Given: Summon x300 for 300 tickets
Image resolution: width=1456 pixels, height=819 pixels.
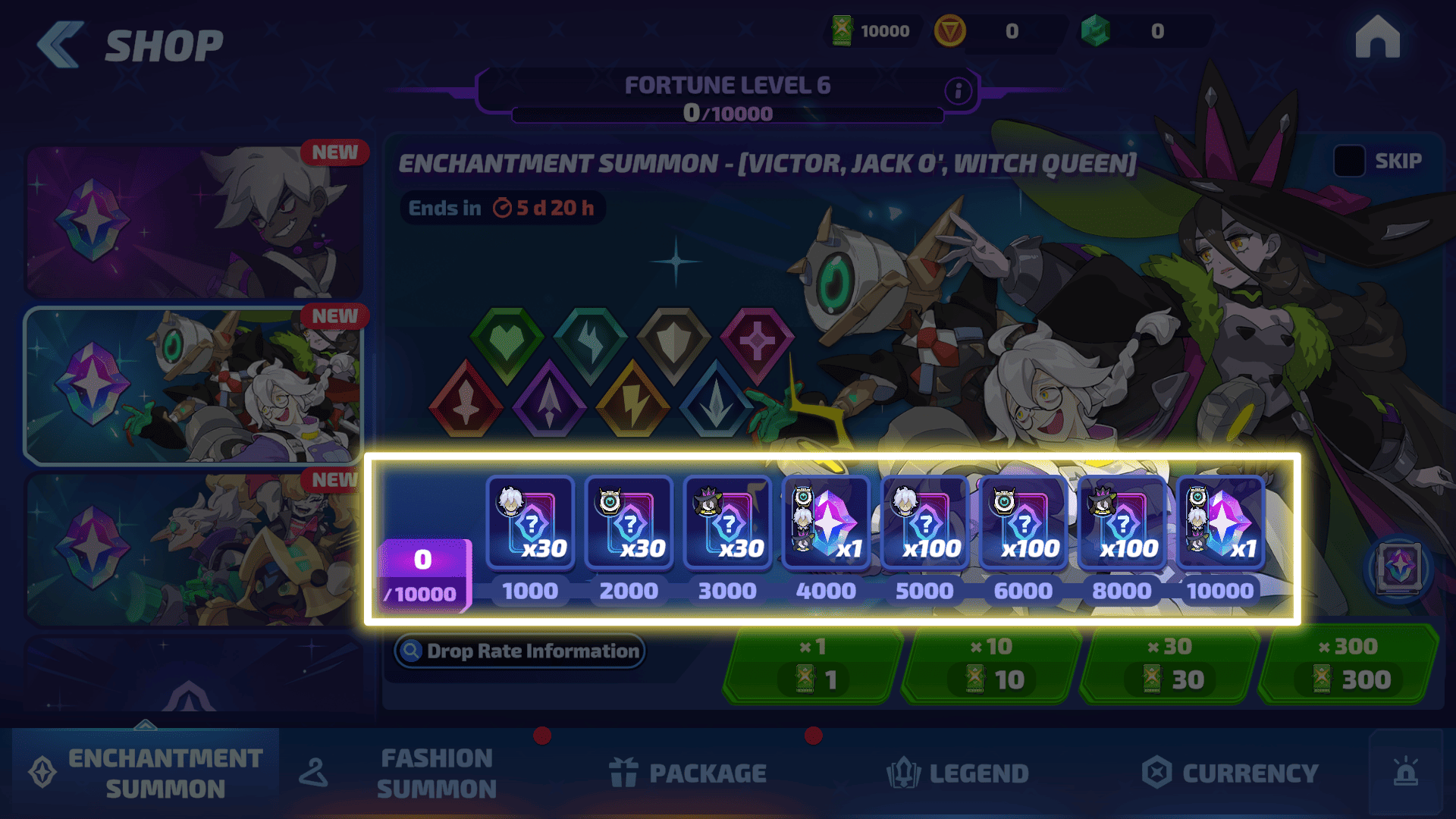Looking at the screenshot, I should (x=1348, y=665).
